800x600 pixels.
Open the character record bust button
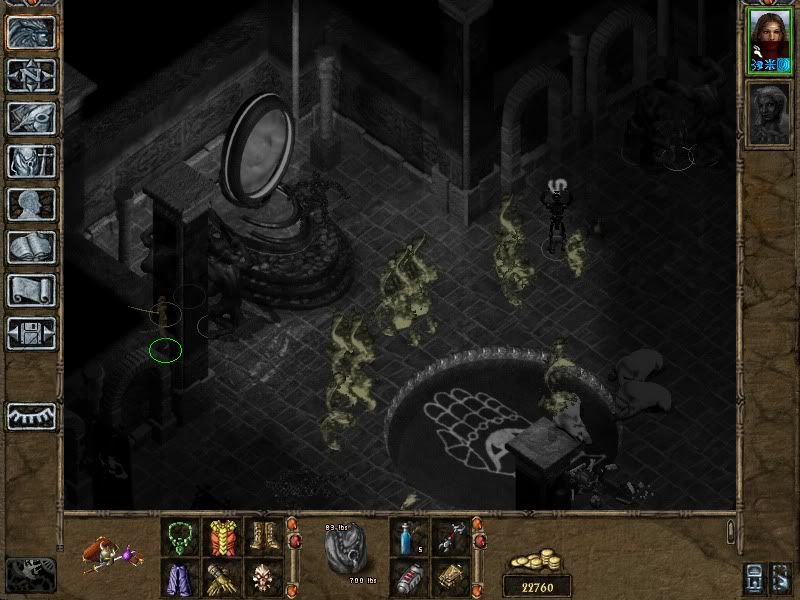[x=30, y=204]
